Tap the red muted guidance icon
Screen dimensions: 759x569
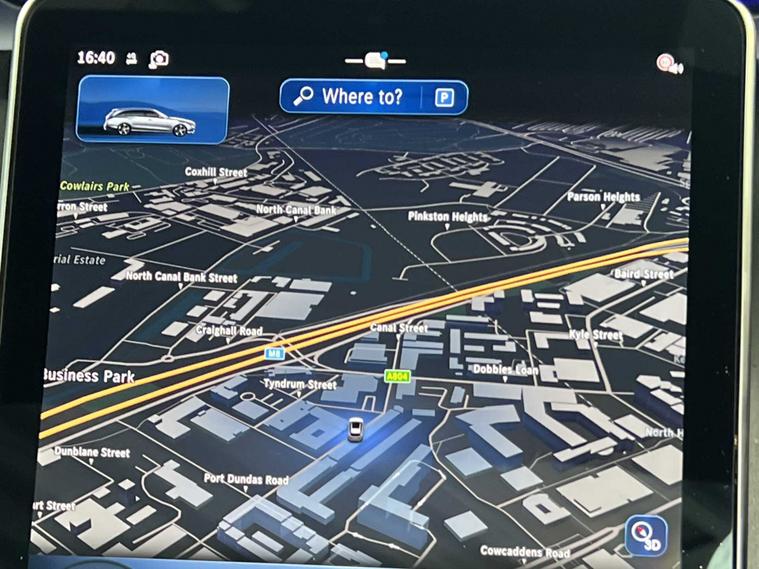point(668,64)
